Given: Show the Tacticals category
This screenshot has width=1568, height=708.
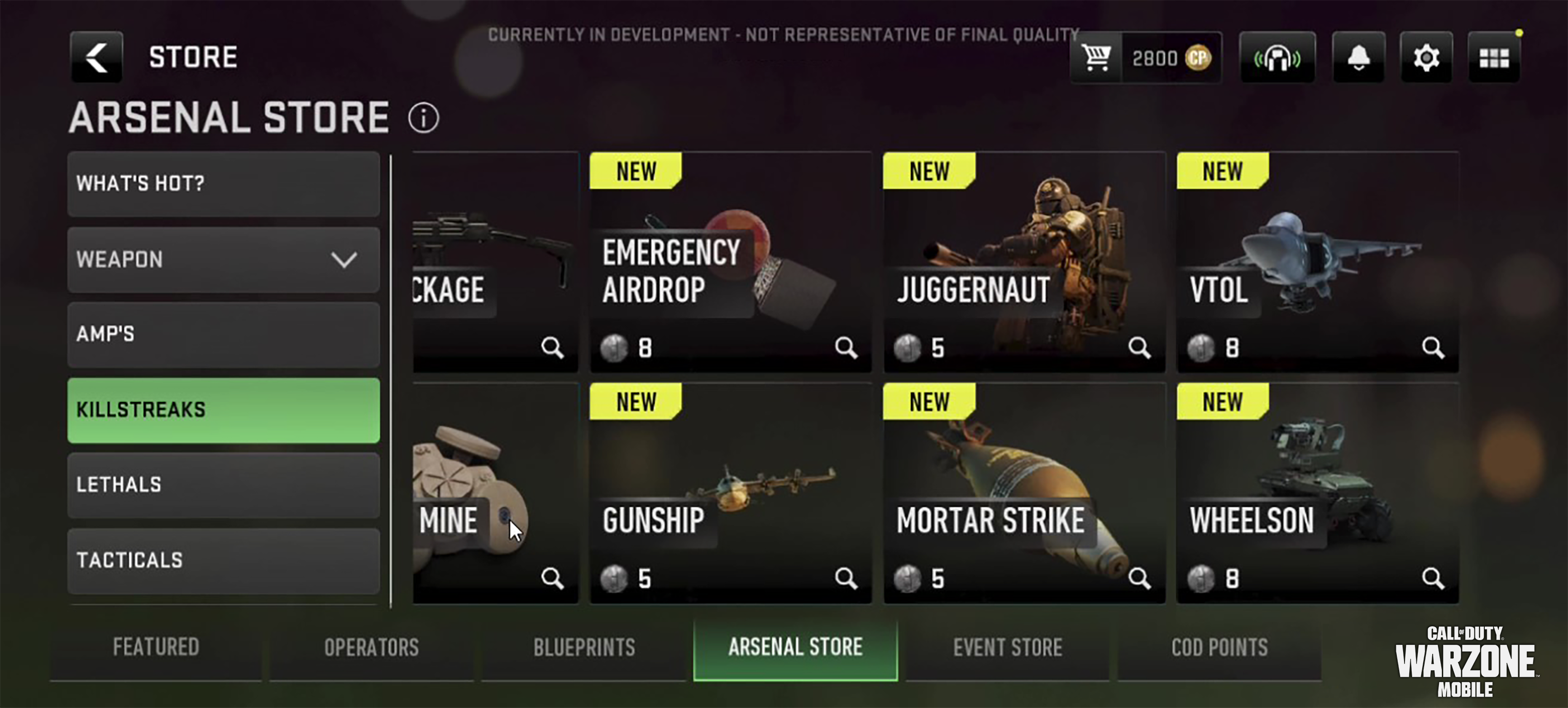Looking at the screenshot, I should [223, 560].
